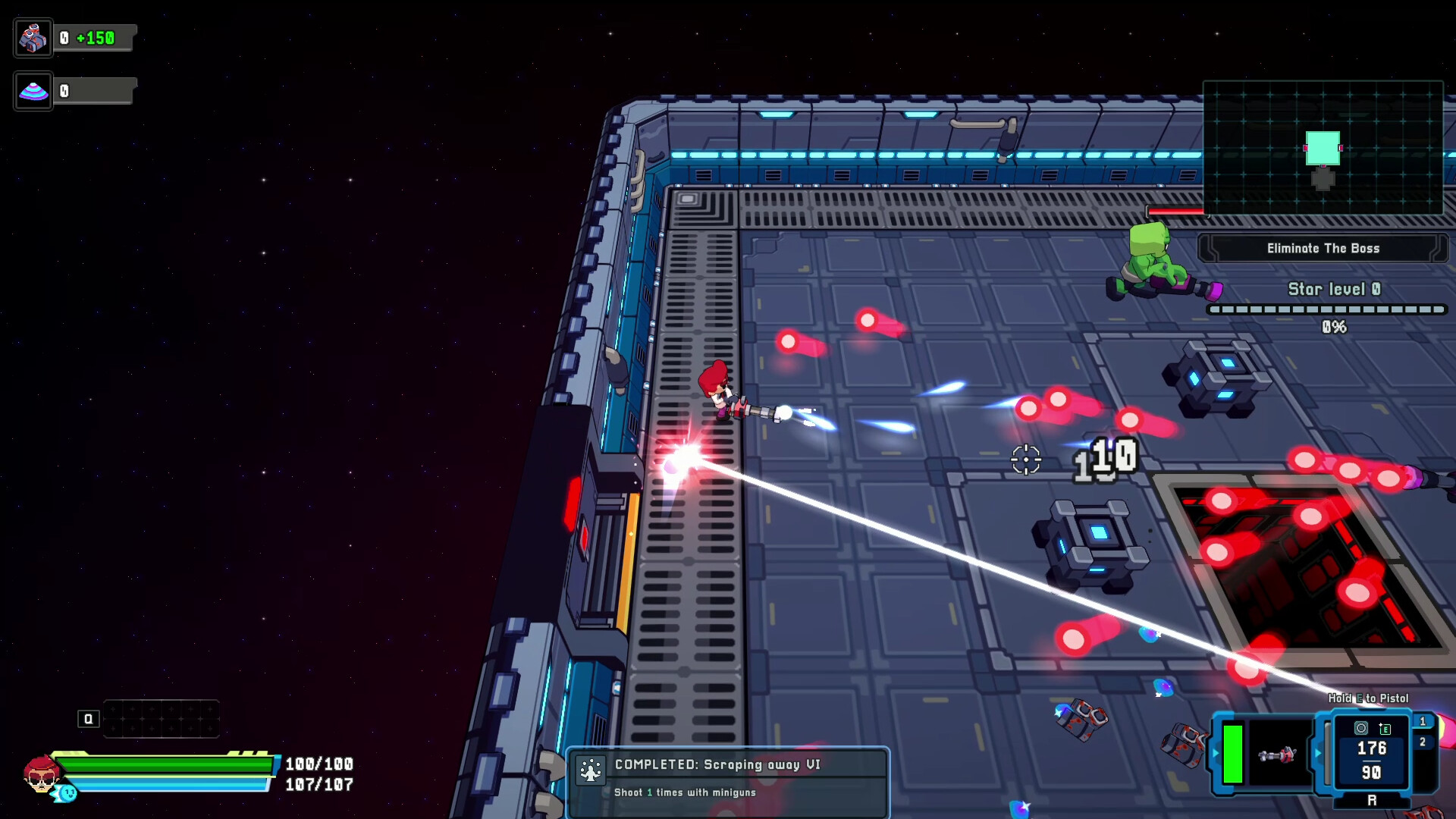Click the Hold E to Pistol prompt

(x=1367, y=697)
